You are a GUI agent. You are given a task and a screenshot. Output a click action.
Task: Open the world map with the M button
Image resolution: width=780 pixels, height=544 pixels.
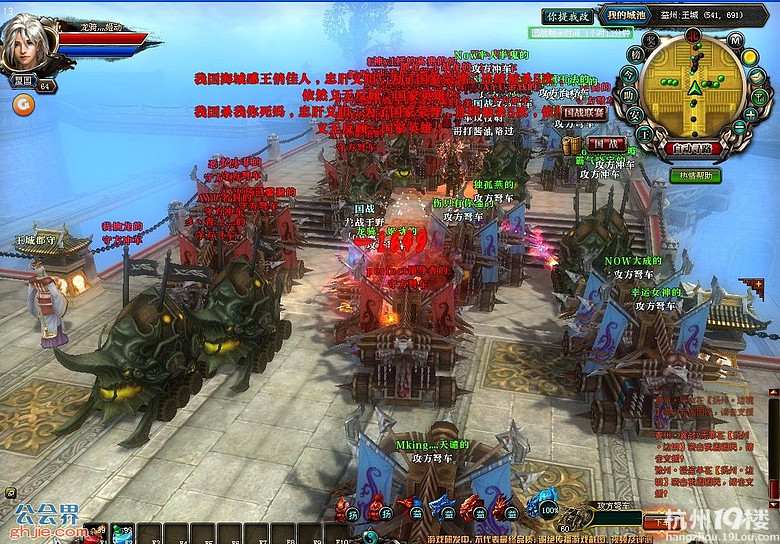tap(736, 41)
